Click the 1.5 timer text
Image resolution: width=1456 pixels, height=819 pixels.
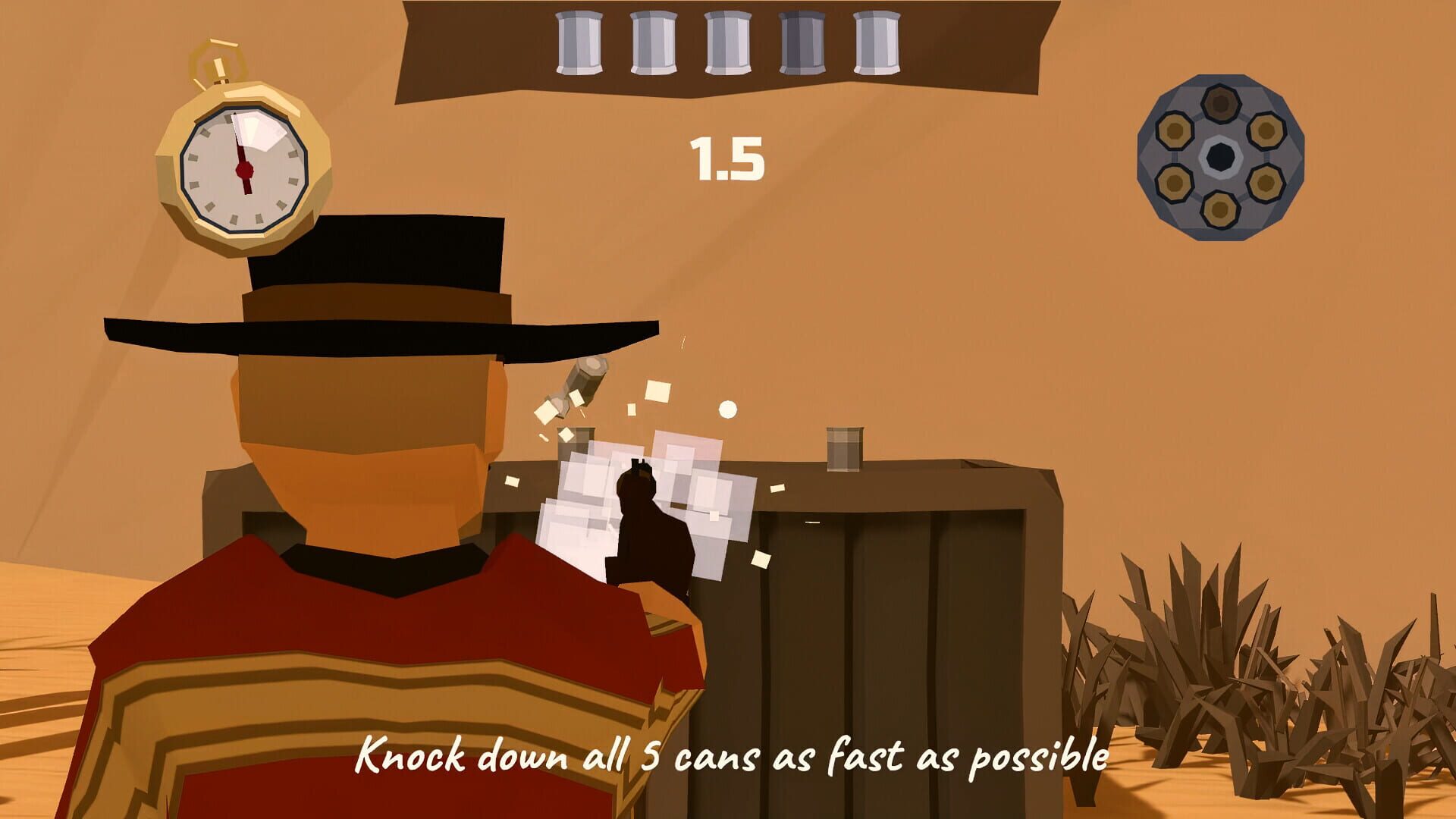pos(726,157)
